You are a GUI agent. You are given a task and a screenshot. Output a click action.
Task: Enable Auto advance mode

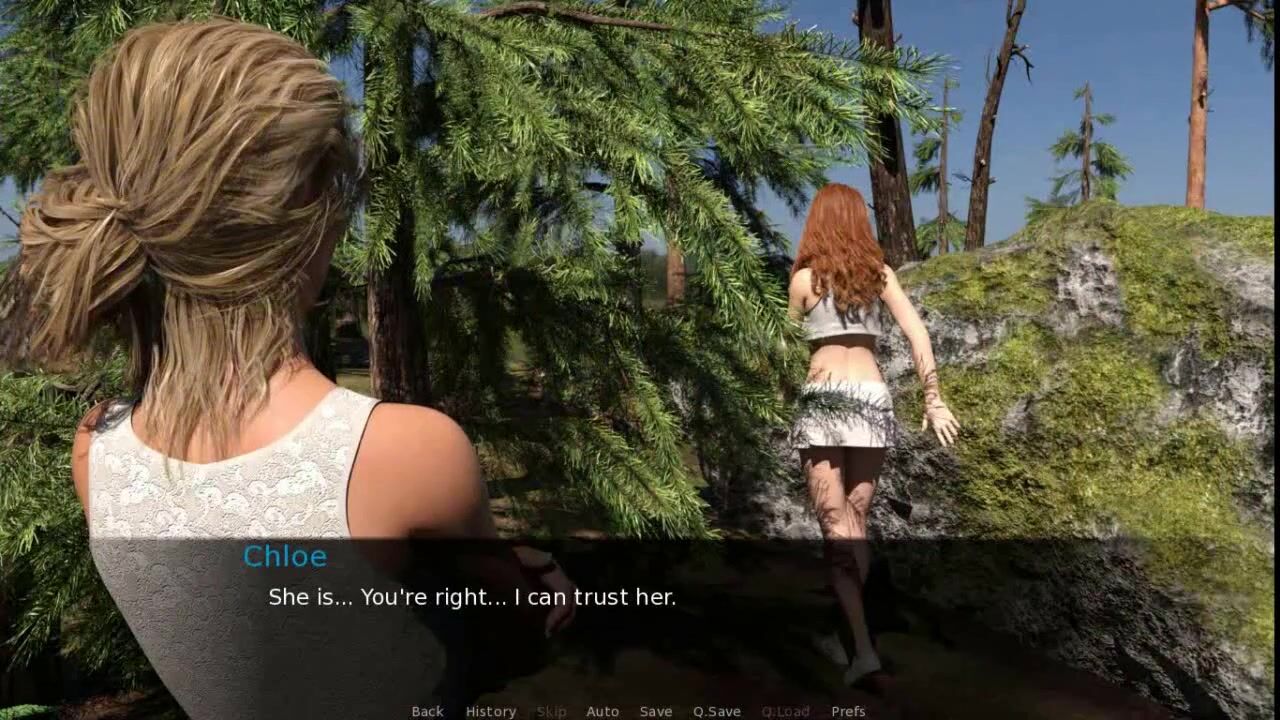pyautogui.click(x=602, y=711)
